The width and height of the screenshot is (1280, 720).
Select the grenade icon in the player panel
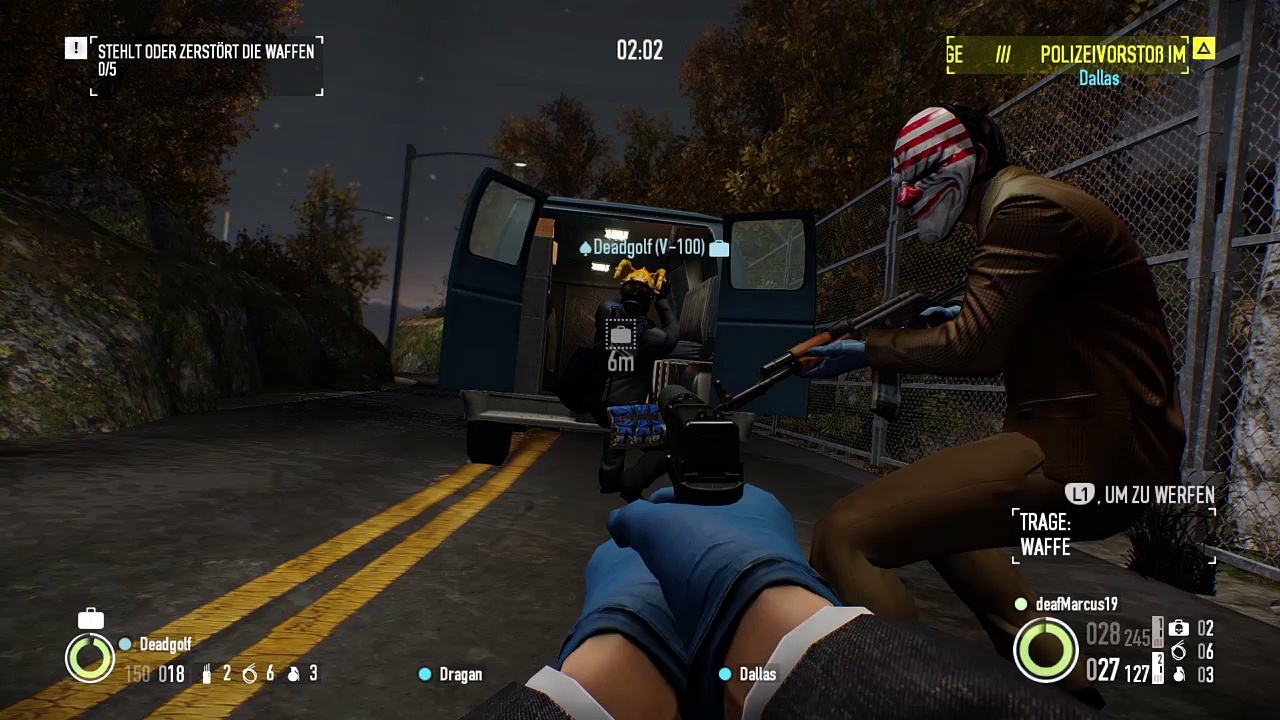click(1179, 675)
